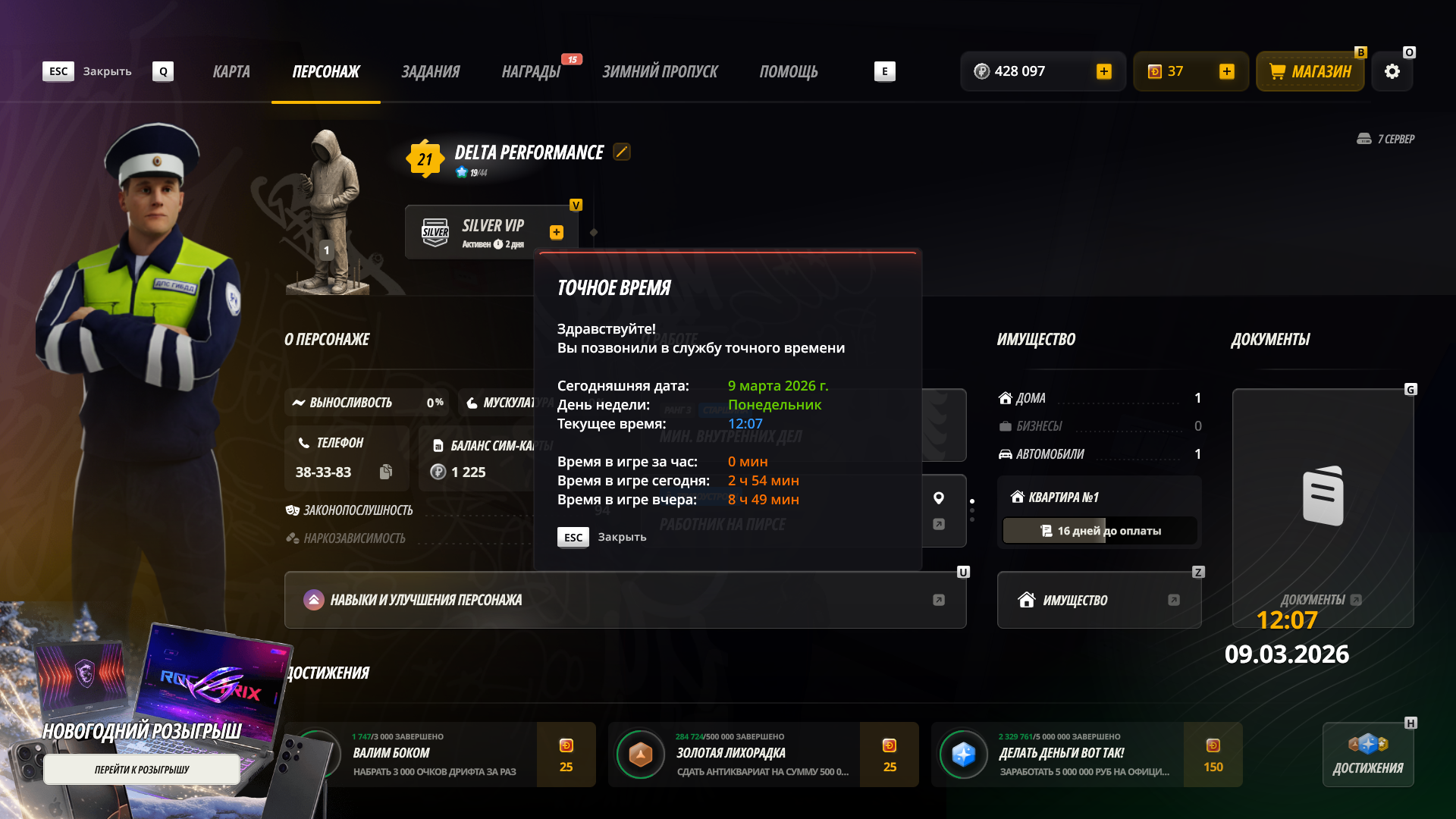Select the Награды tab

tap(531, 72)
